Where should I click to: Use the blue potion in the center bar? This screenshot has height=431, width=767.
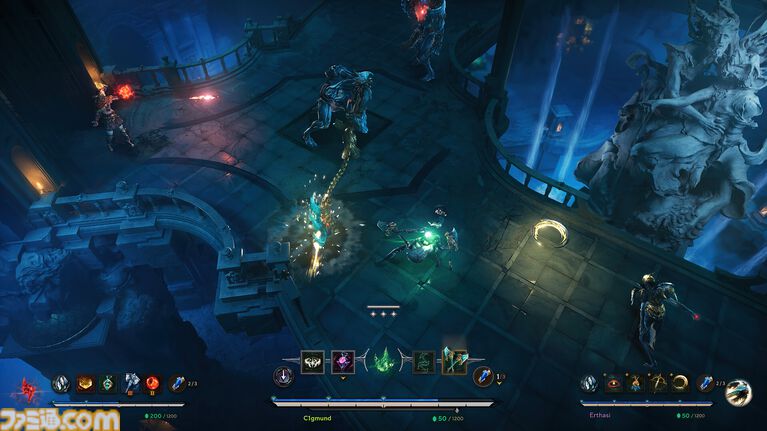point(483,376)
